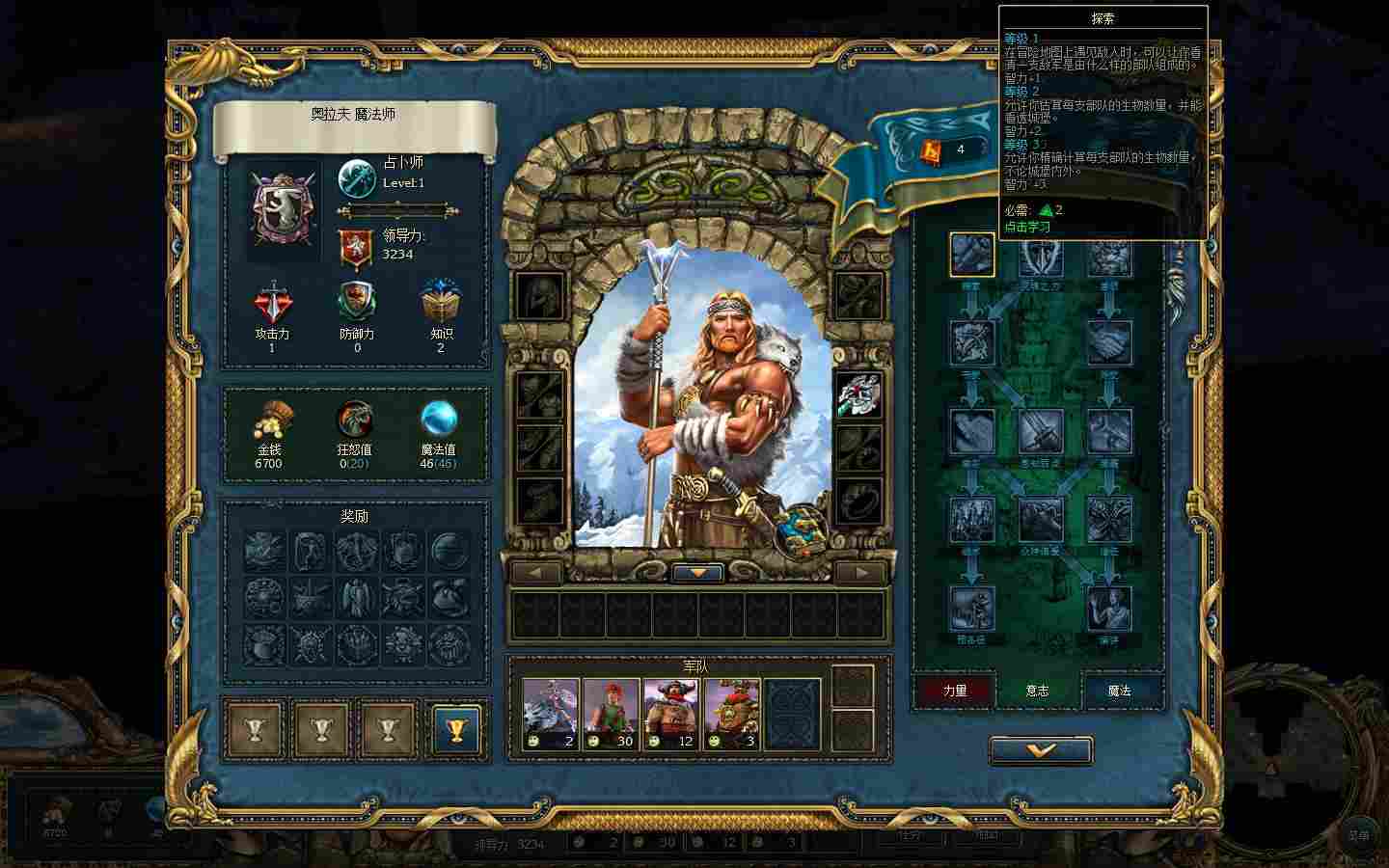The image size is (1389, 868).
Task: Select the 魔法 (Magic) skill tab
Action: [1119, 691]
